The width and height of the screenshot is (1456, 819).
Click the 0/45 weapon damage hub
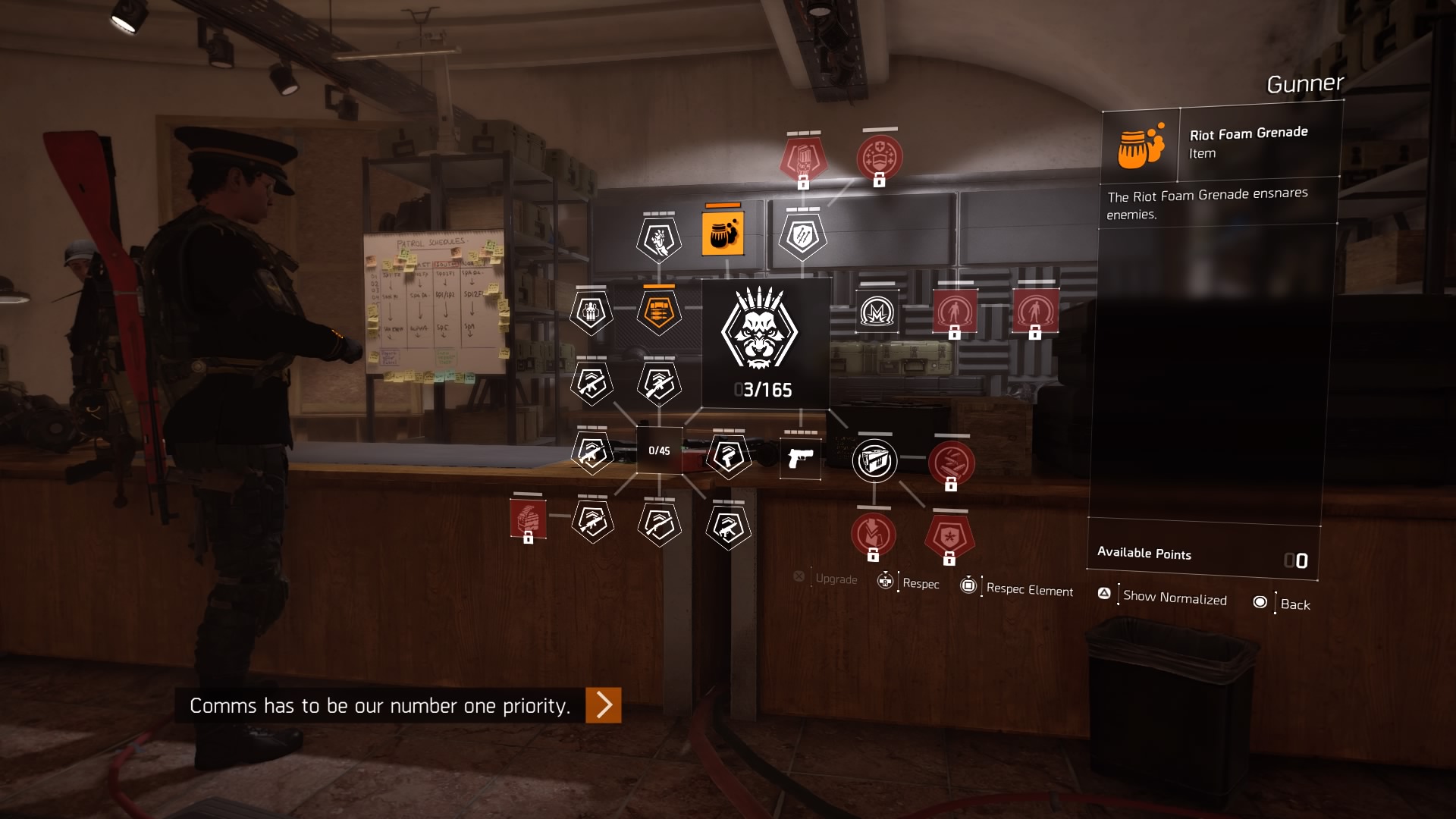coord(659,450)
